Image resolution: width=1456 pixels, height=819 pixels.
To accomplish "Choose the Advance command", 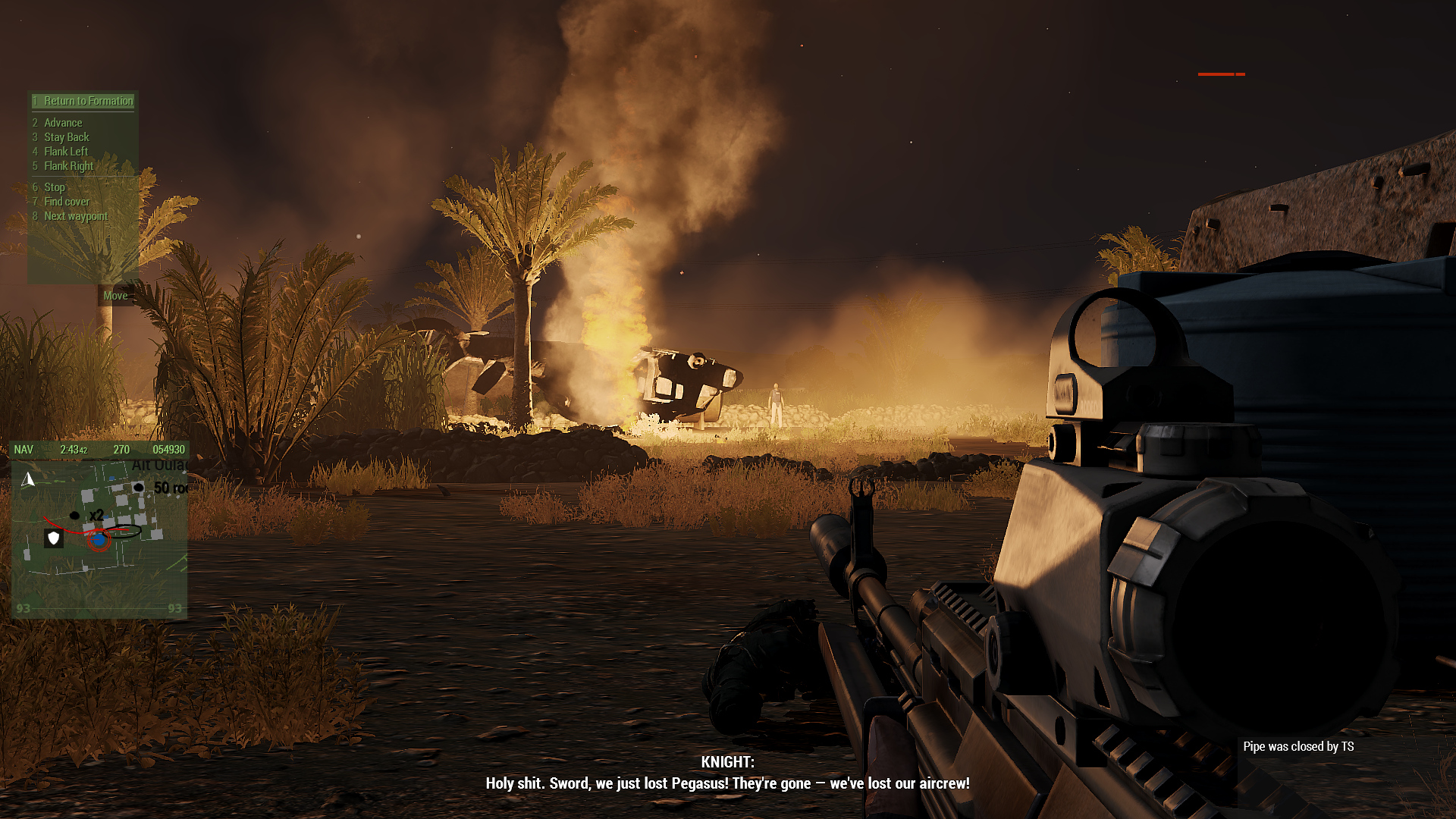I will point(63,123).
